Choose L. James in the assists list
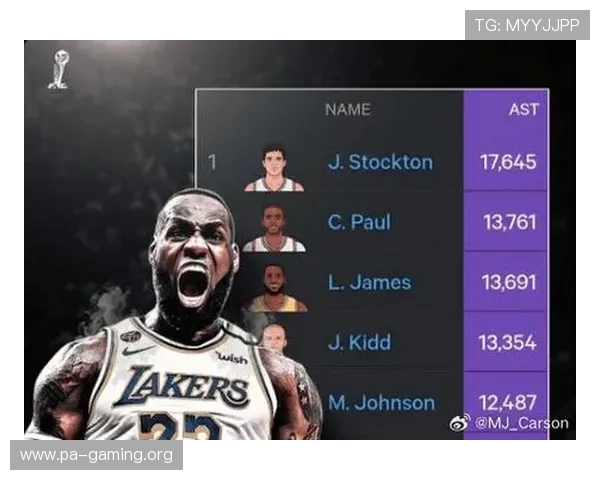The height and width of the screenshot is (480, 600). pyautogui.click(x=369, y=282)
